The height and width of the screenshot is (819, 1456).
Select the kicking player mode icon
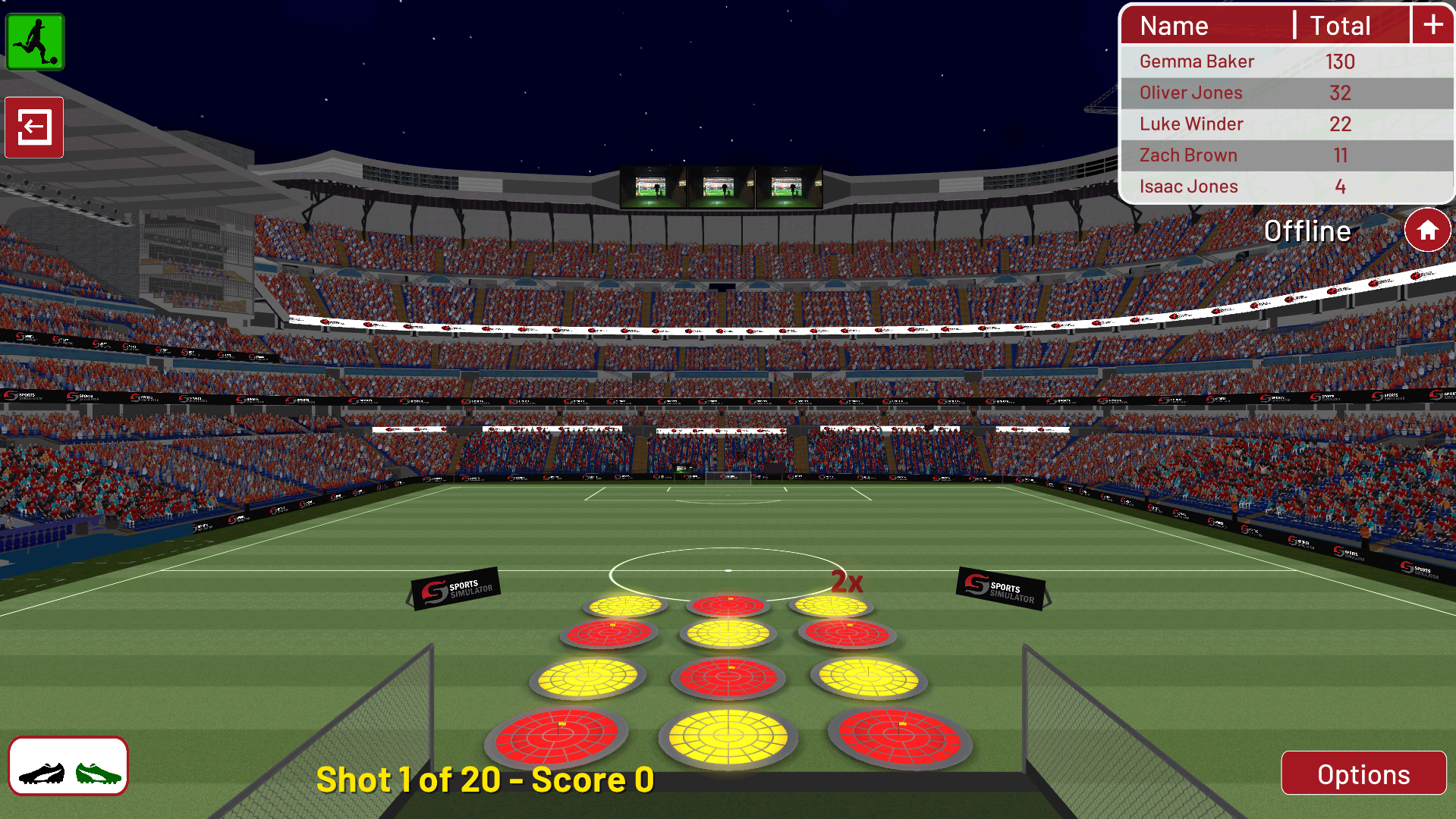[34, 42]
